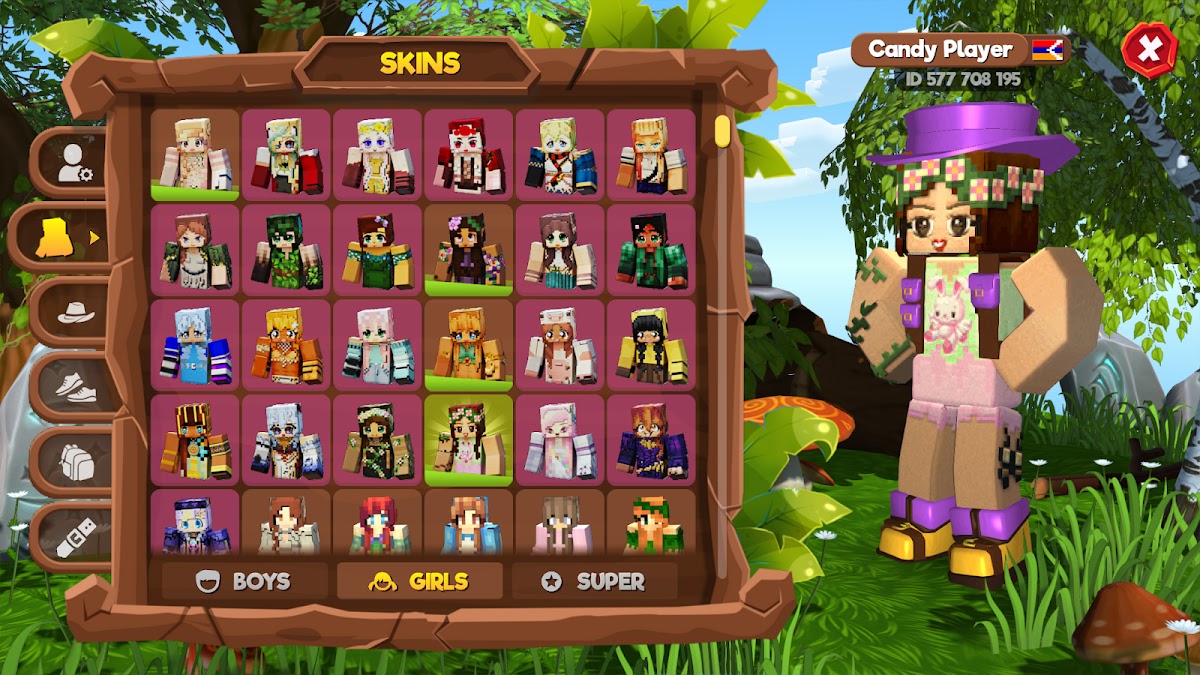This screenshot has width=1200, height=675.
Task: Select the Girls skins tab
Action: click(x=419, y=581)
